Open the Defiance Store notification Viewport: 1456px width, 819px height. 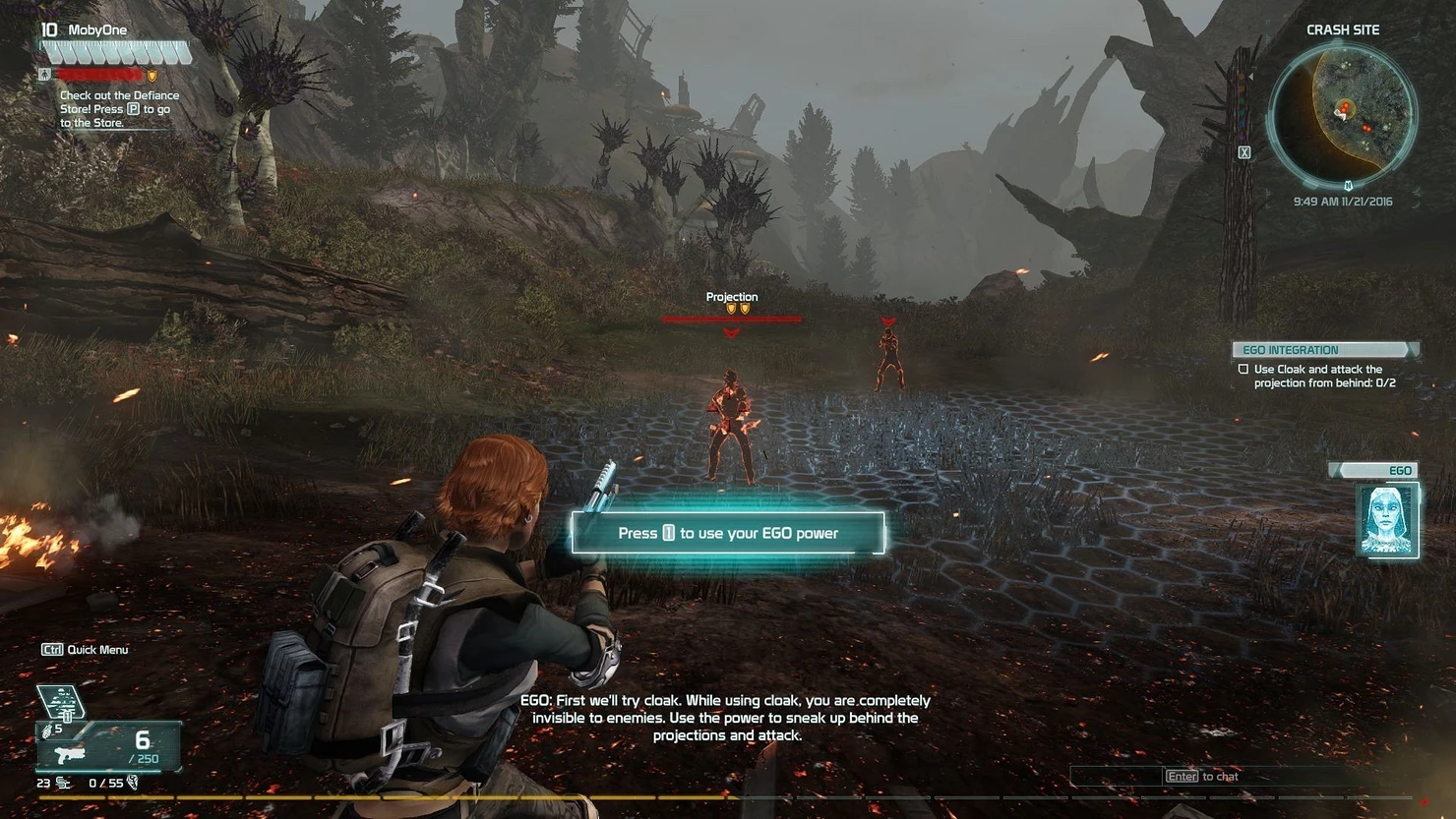tap(119, 109)
